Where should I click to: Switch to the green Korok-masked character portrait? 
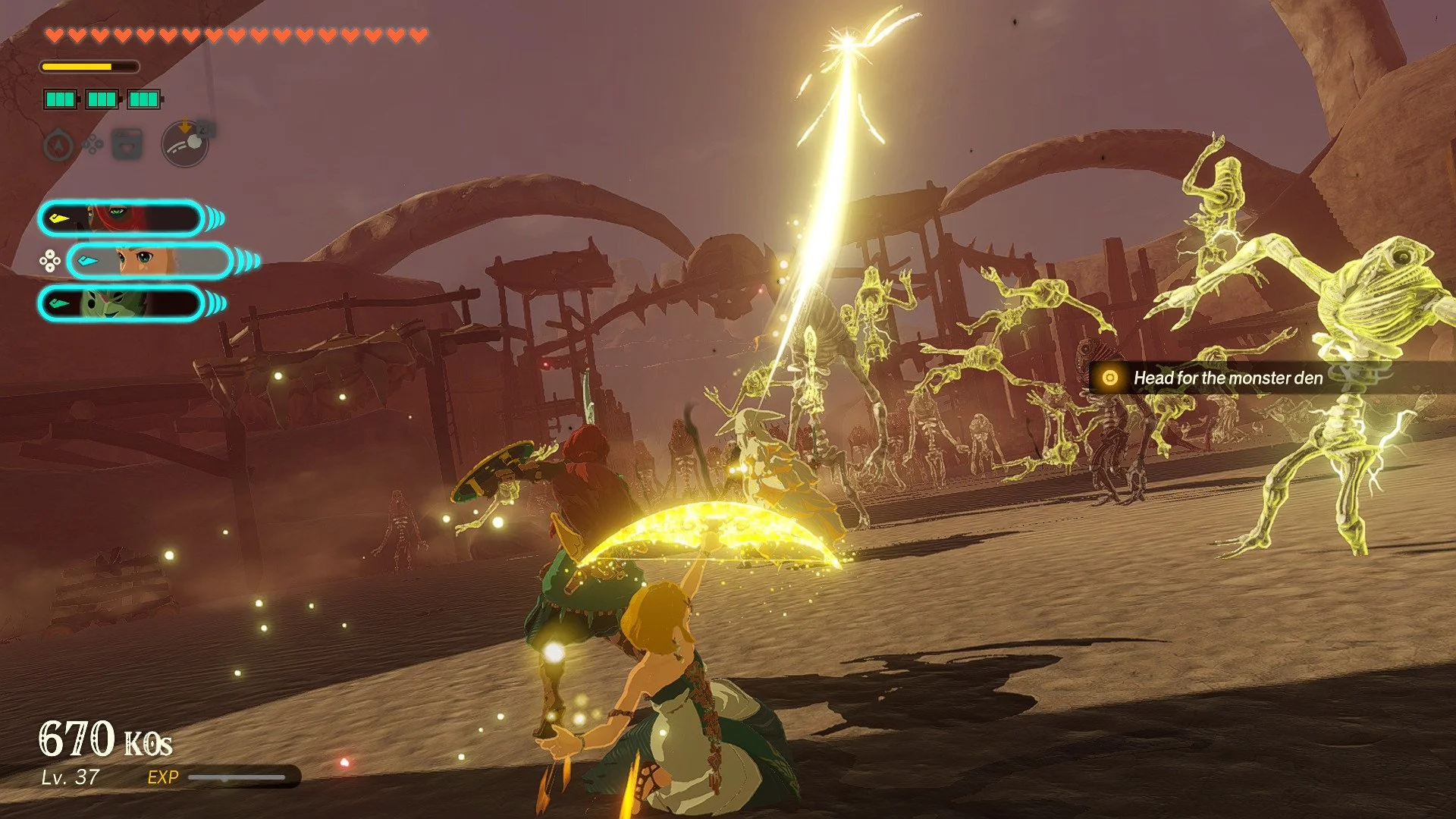121,304
